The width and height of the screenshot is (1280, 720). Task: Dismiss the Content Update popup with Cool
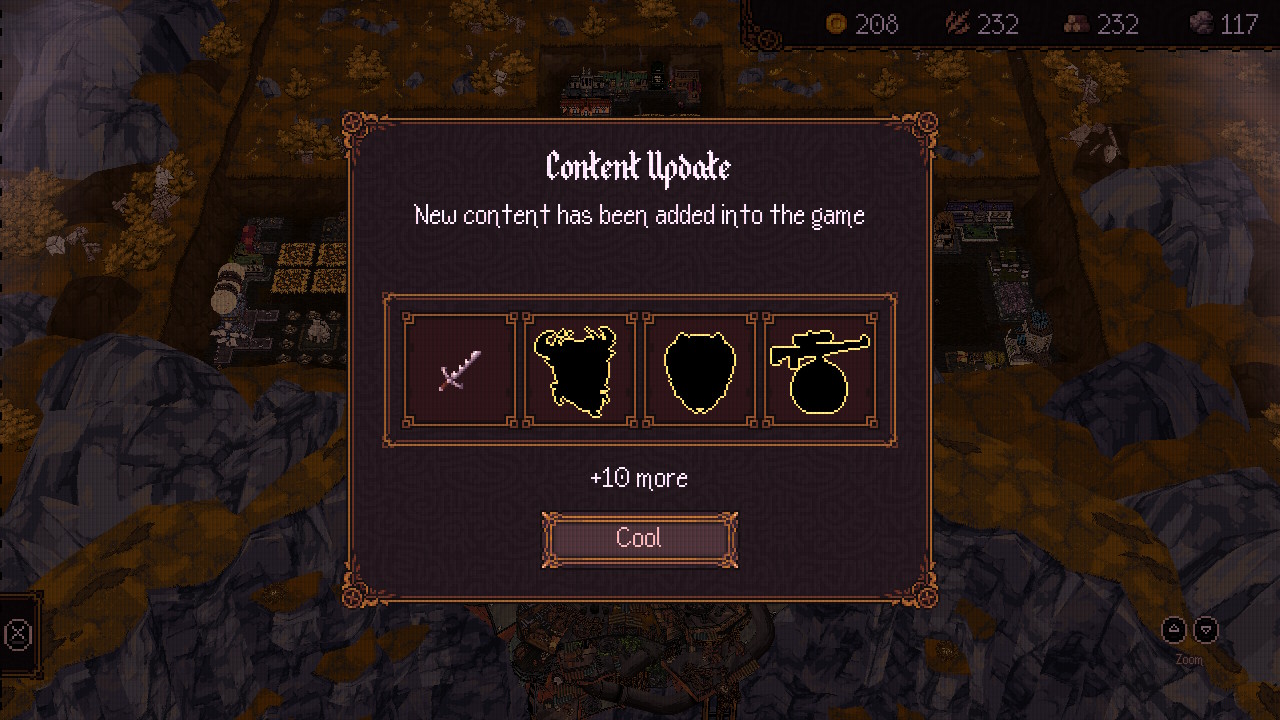click(x=639, y=539)
